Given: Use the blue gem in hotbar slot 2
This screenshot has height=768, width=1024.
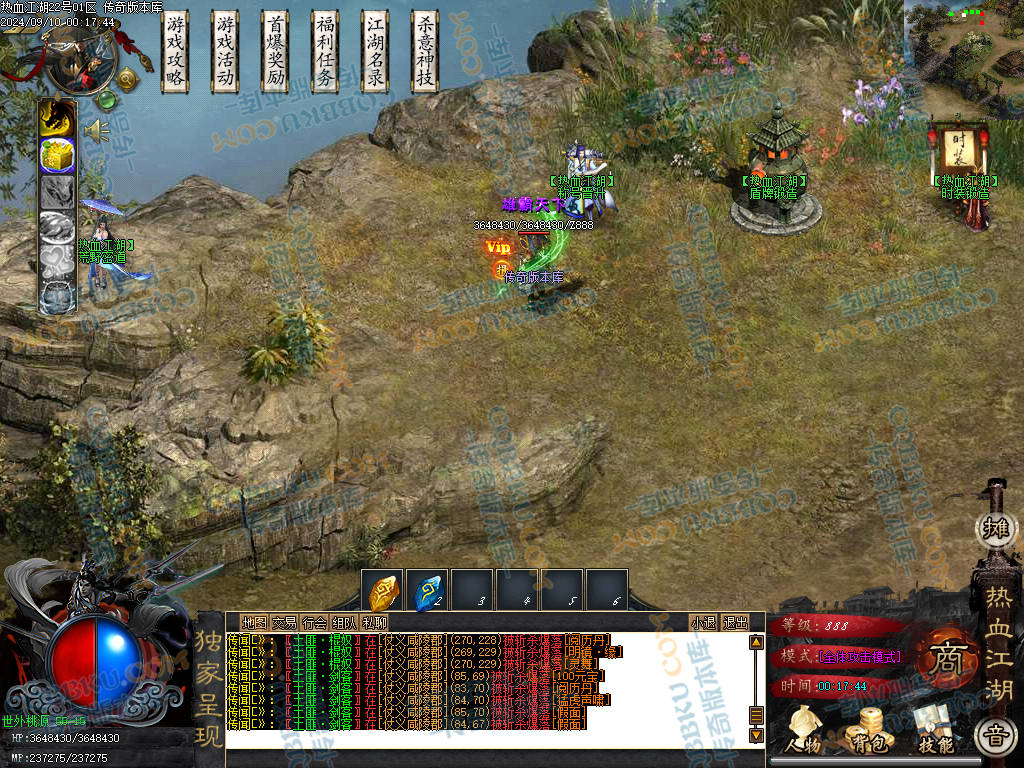Looking at the screenshot, I should (x=429, y=590).
